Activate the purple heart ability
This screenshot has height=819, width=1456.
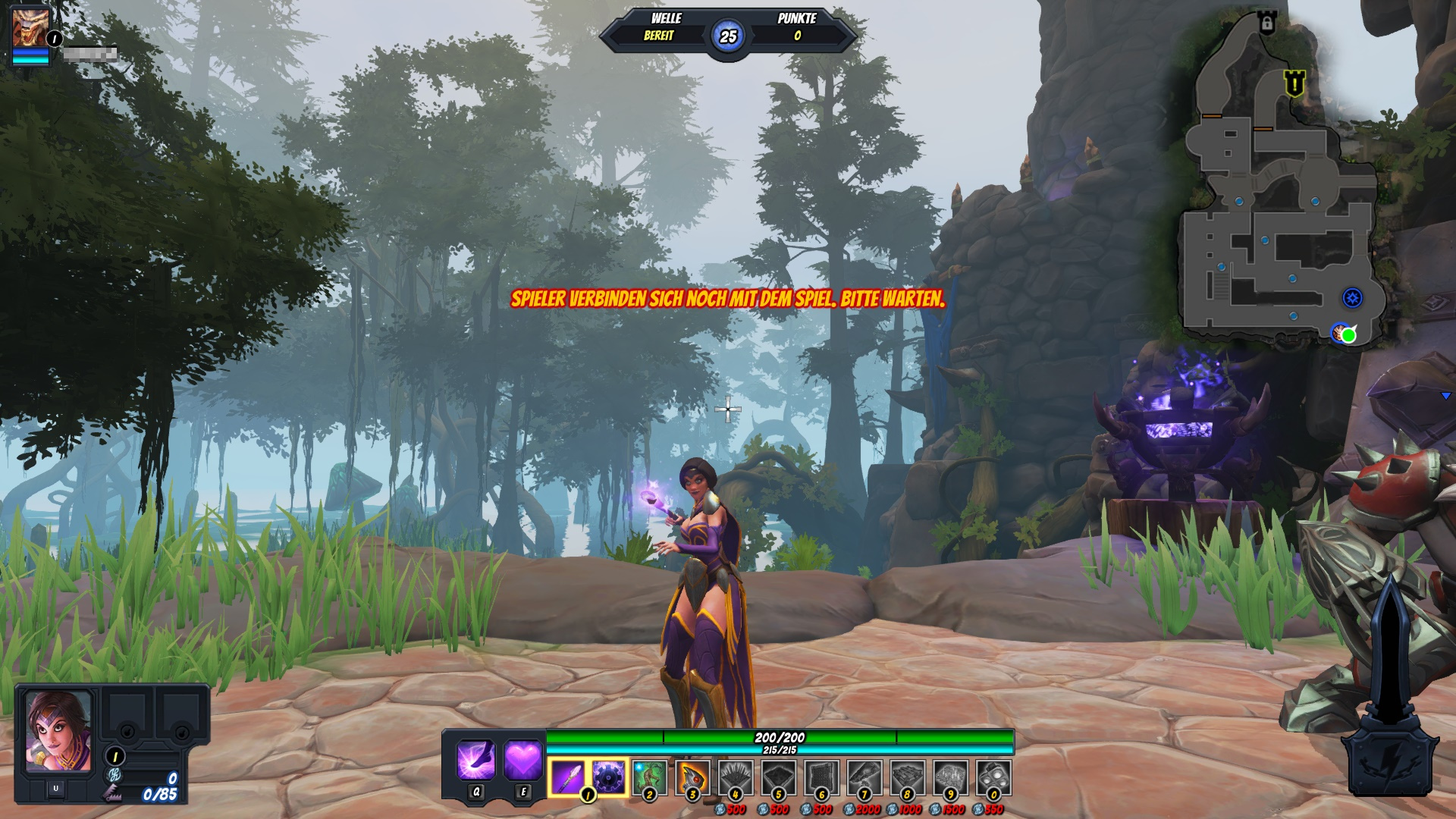(x=523, y=760)
